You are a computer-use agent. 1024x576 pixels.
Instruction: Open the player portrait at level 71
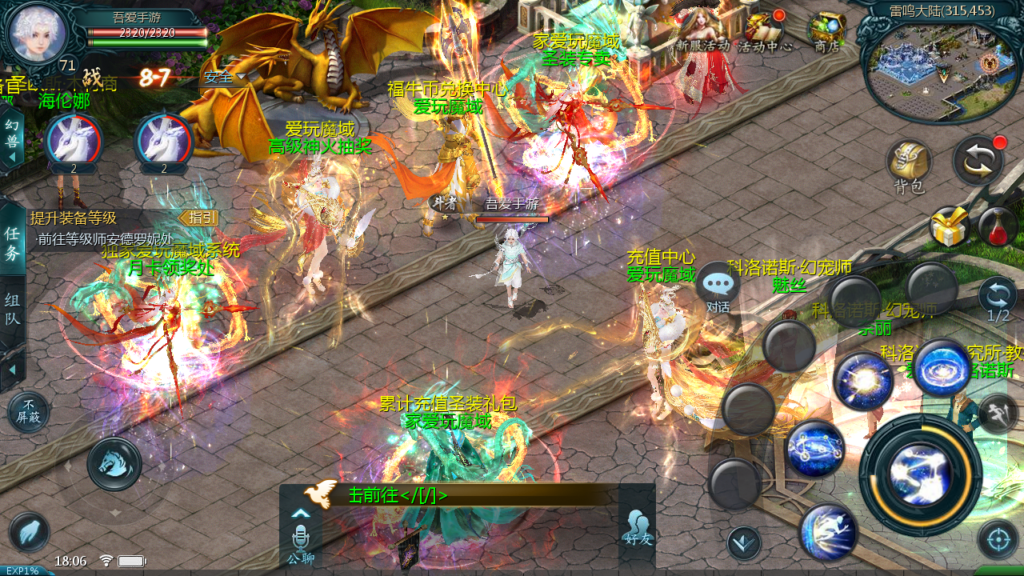pyautogui.click(x=37, y=35)
